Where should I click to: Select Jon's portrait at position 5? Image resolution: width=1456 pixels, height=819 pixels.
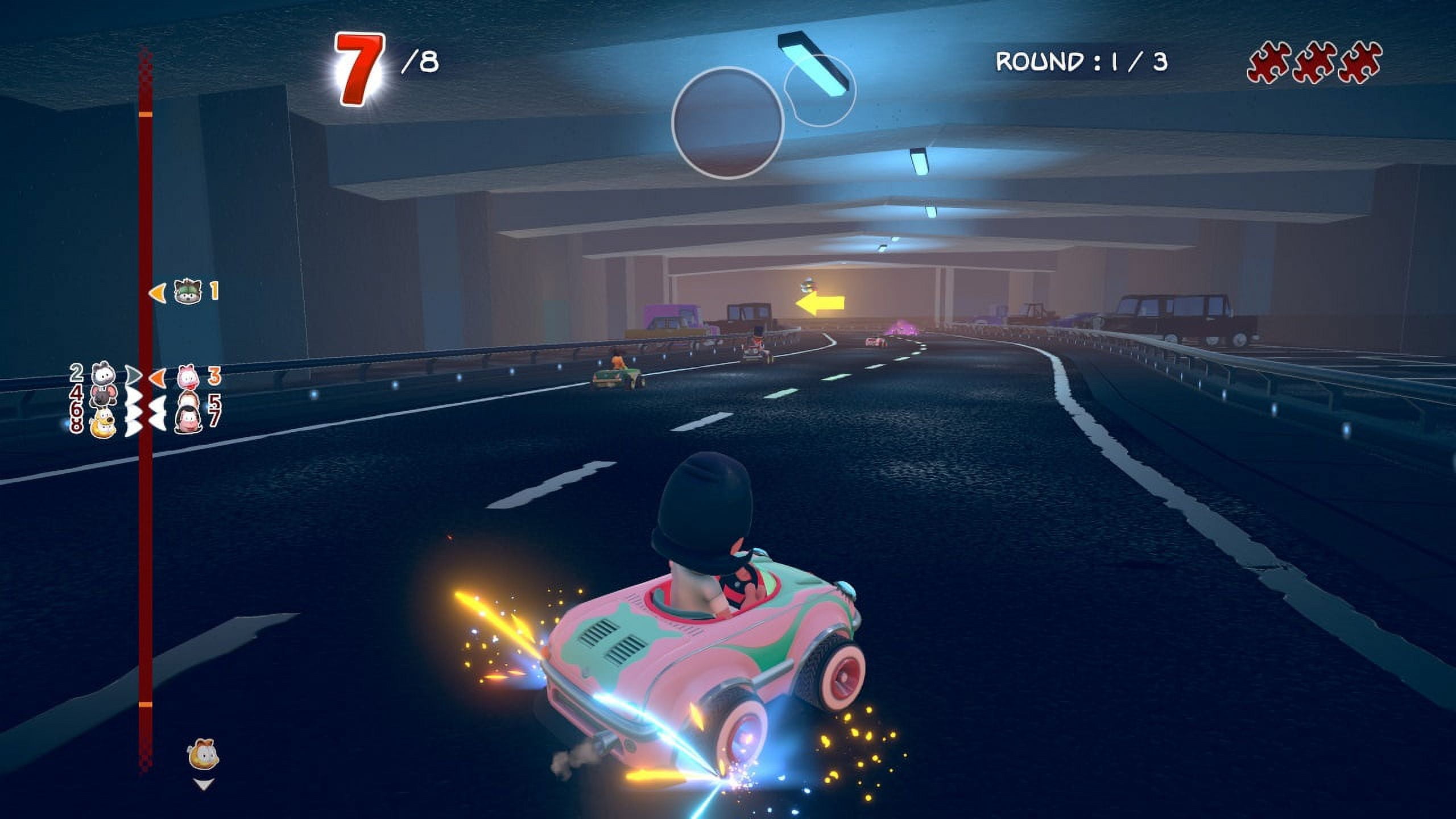coord(189,401)
